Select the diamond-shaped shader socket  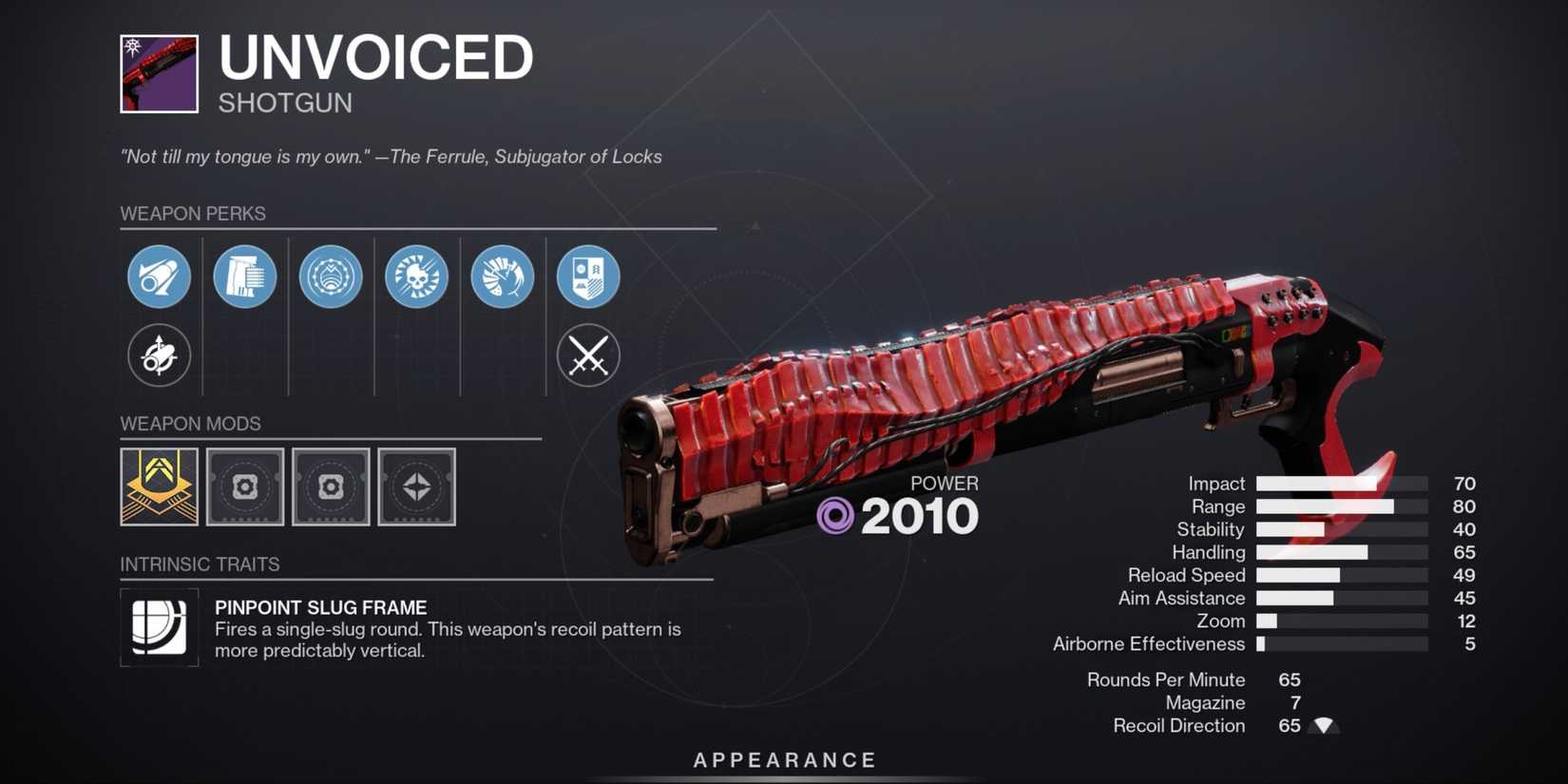pos(416,488)
